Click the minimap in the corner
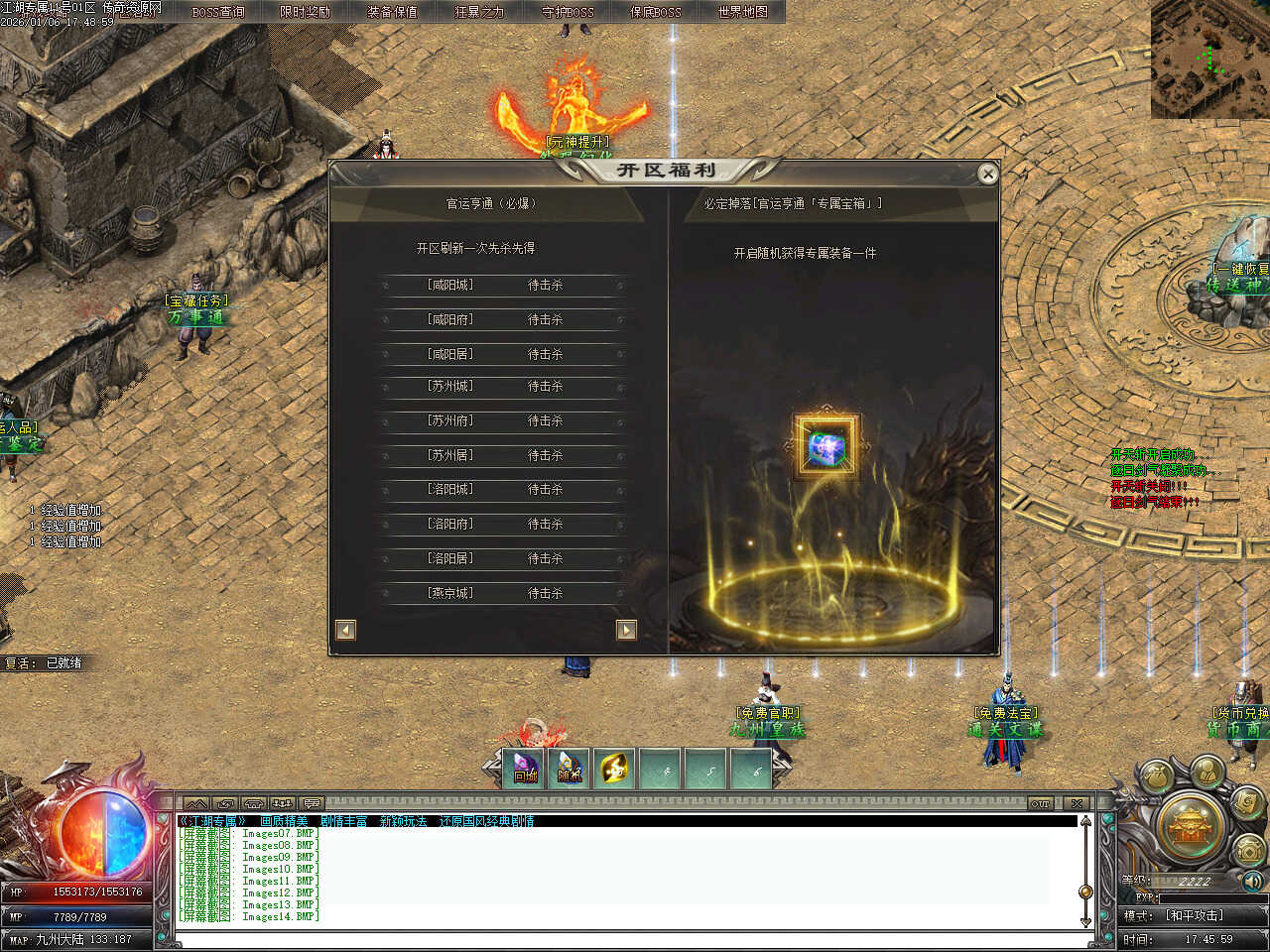Viewport: 1270px width, 952px height. click(x=1209, y=59)
